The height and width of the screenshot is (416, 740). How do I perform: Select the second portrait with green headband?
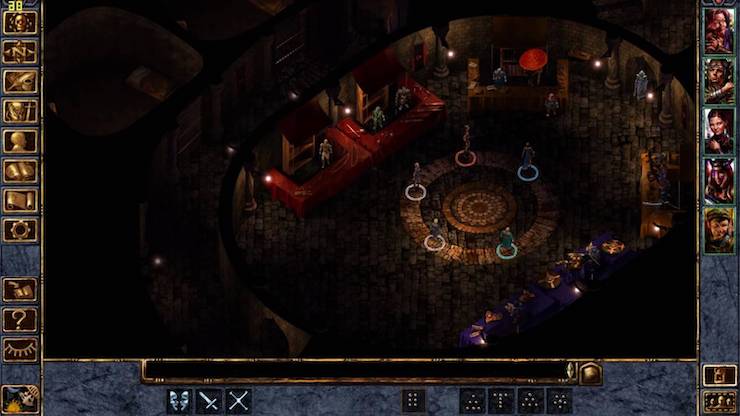pyautogui.click(x=718, y=80)
